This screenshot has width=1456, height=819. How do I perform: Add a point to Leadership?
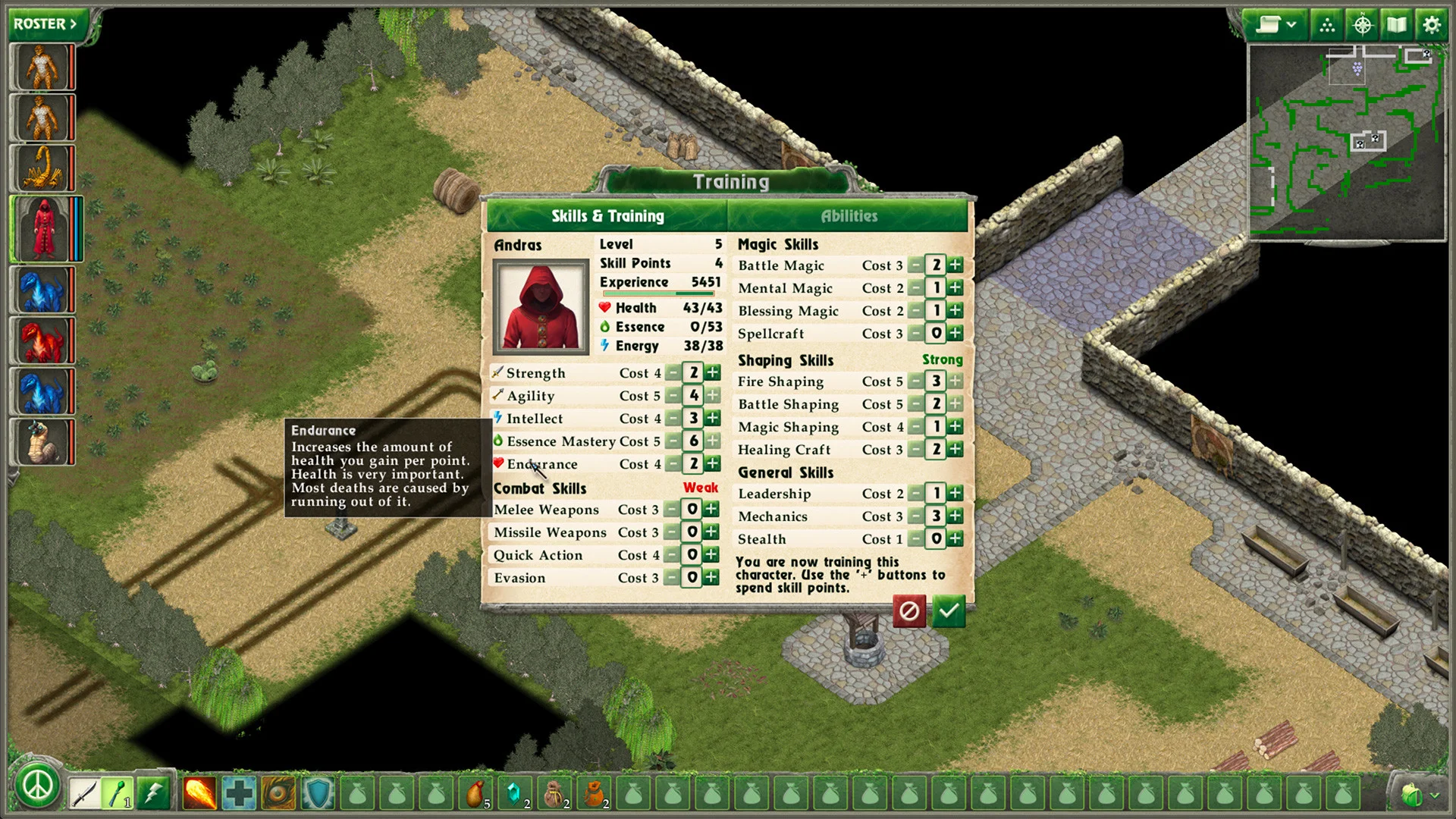click(x=955, y=494)
